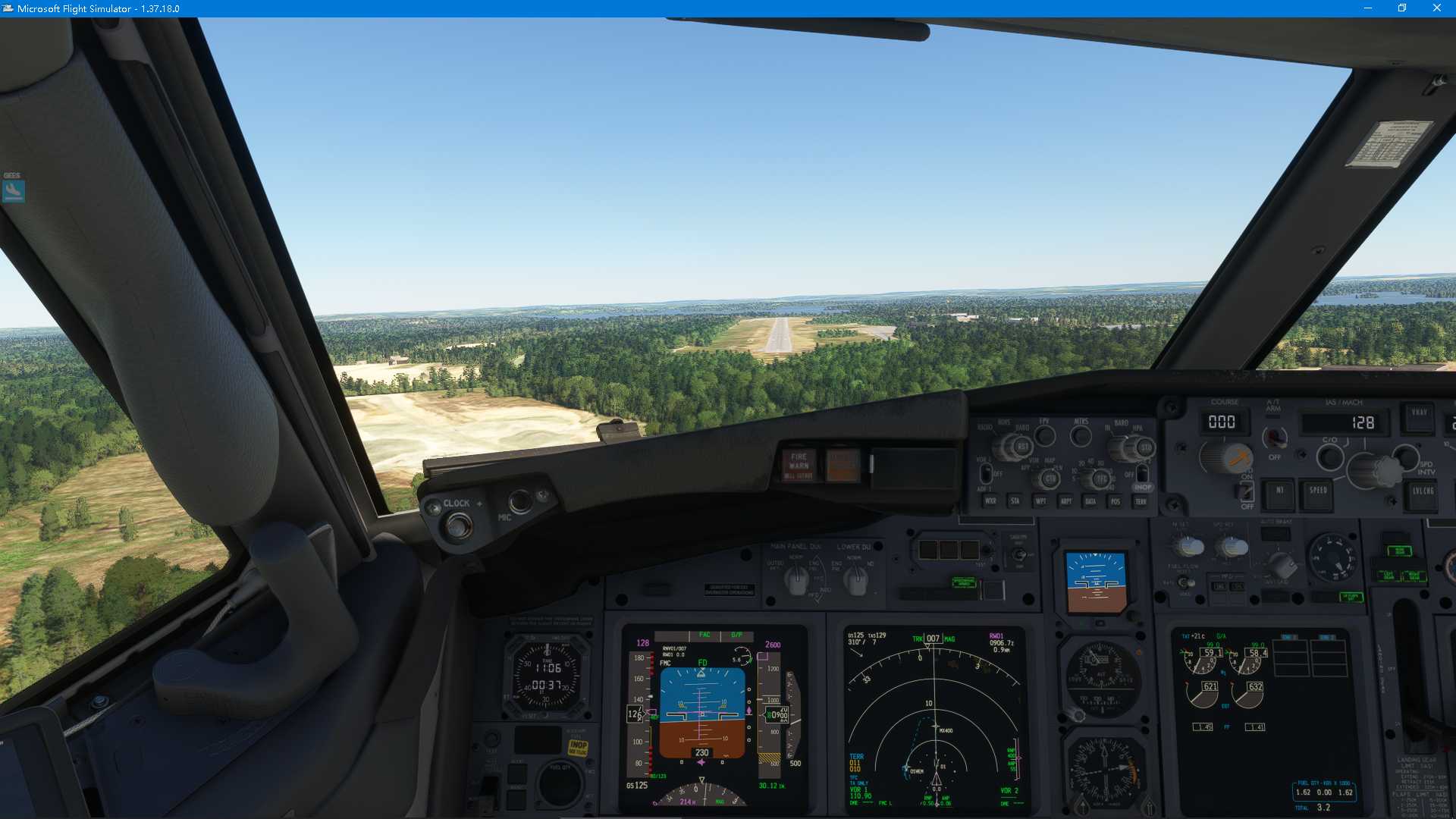
Task: Minimize the simulator window
Action: pyautogui.click(x=1368, y=8)
